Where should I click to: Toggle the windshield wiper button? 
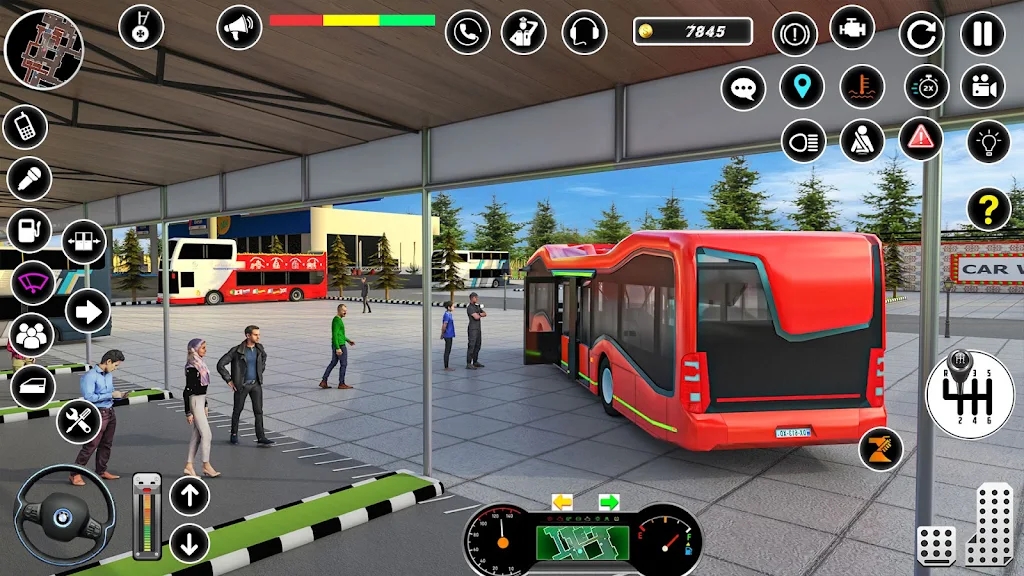click(33, 282)
